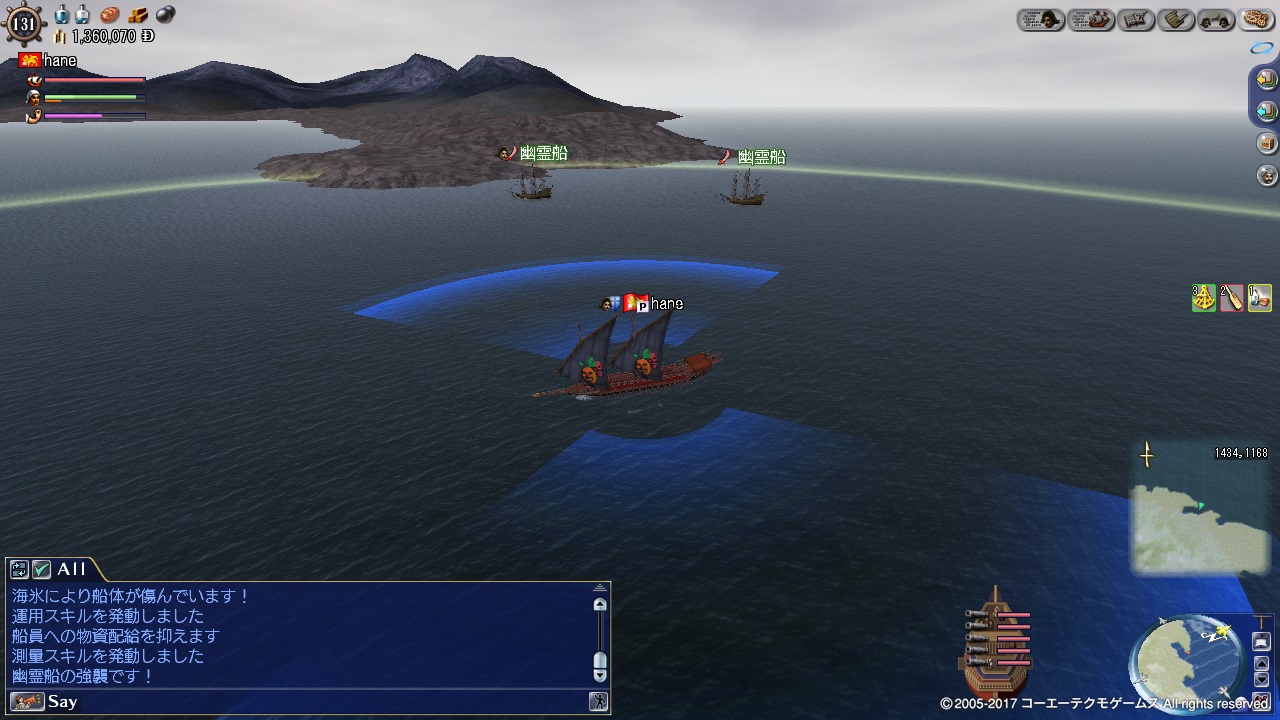Activate the skill icon numbered 2
Viewport: 1280px width, 720px height.
1232,298
